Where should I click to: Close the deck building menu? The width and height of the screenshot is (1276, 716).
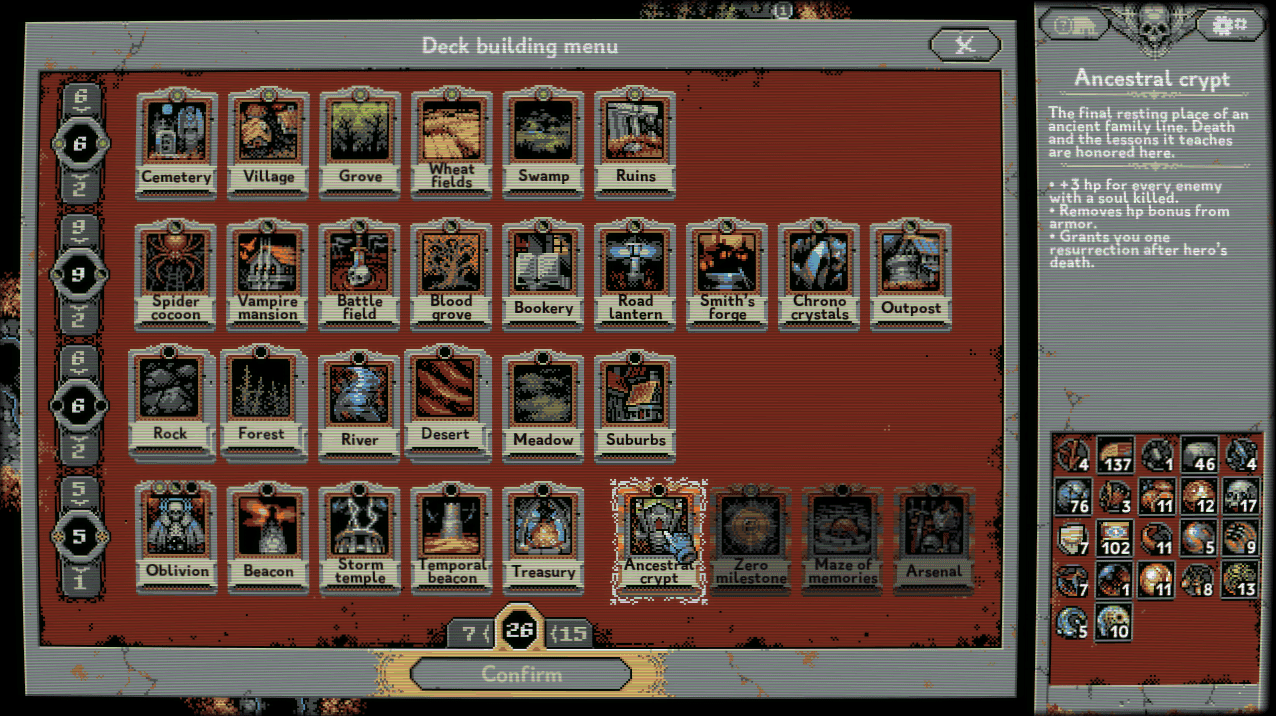[x=964, y=45]
